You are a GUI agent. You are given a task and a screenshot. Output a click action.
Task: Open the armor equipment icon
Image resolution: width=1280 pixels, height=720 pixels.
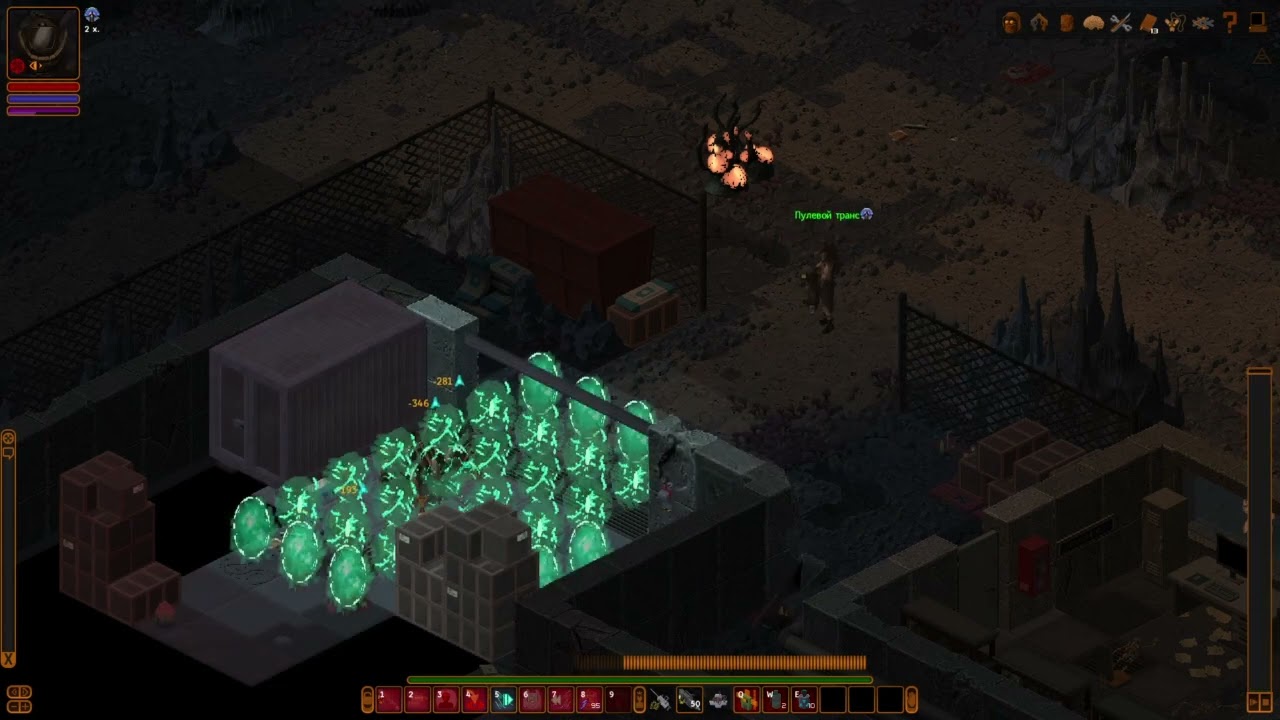pyautogui.click(x=1039, y=23)
